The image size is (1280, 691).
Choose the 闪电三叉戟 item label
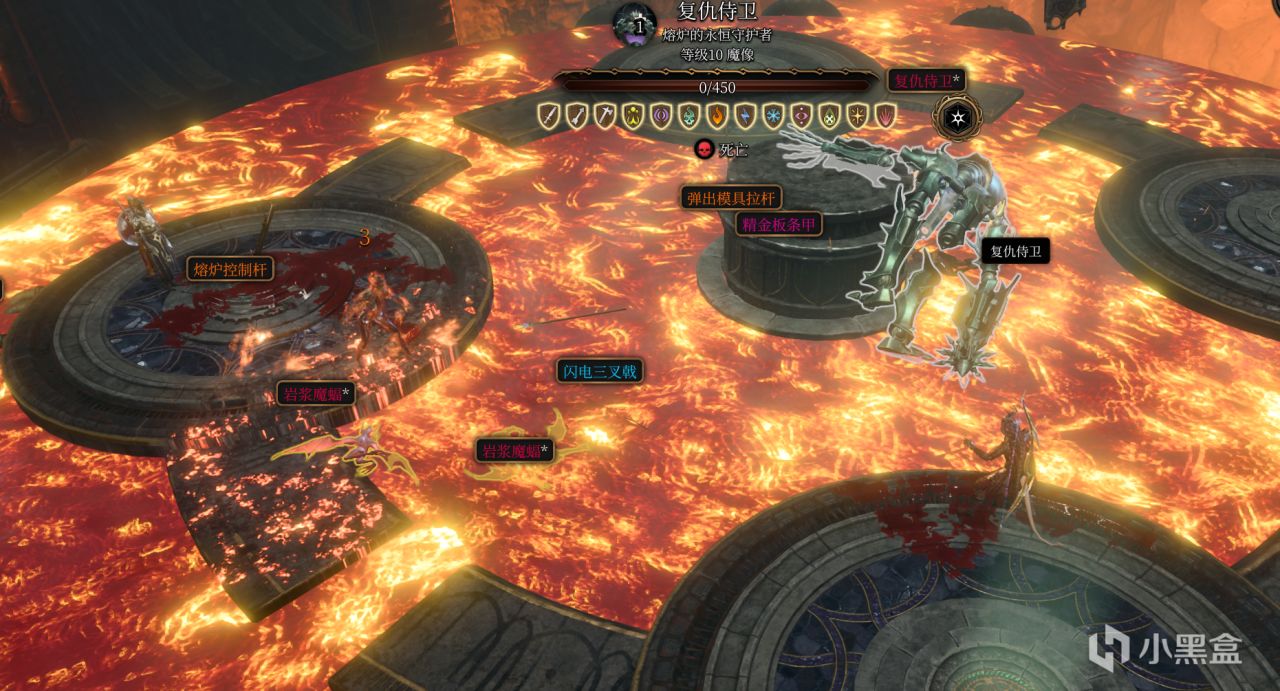click(599, 372)
